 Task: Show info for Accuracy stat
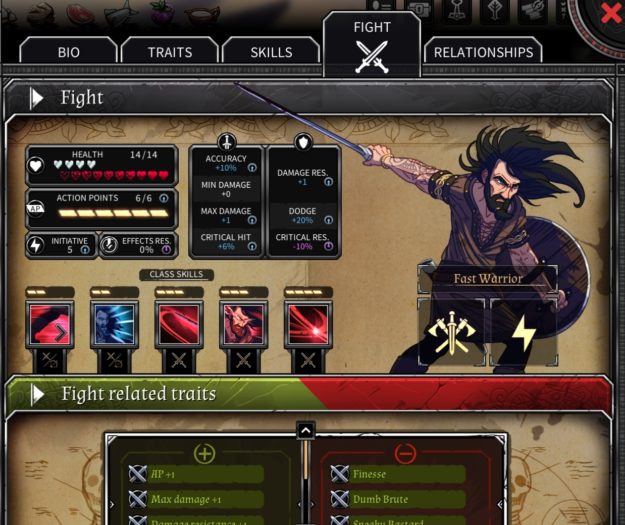point(250,168)
